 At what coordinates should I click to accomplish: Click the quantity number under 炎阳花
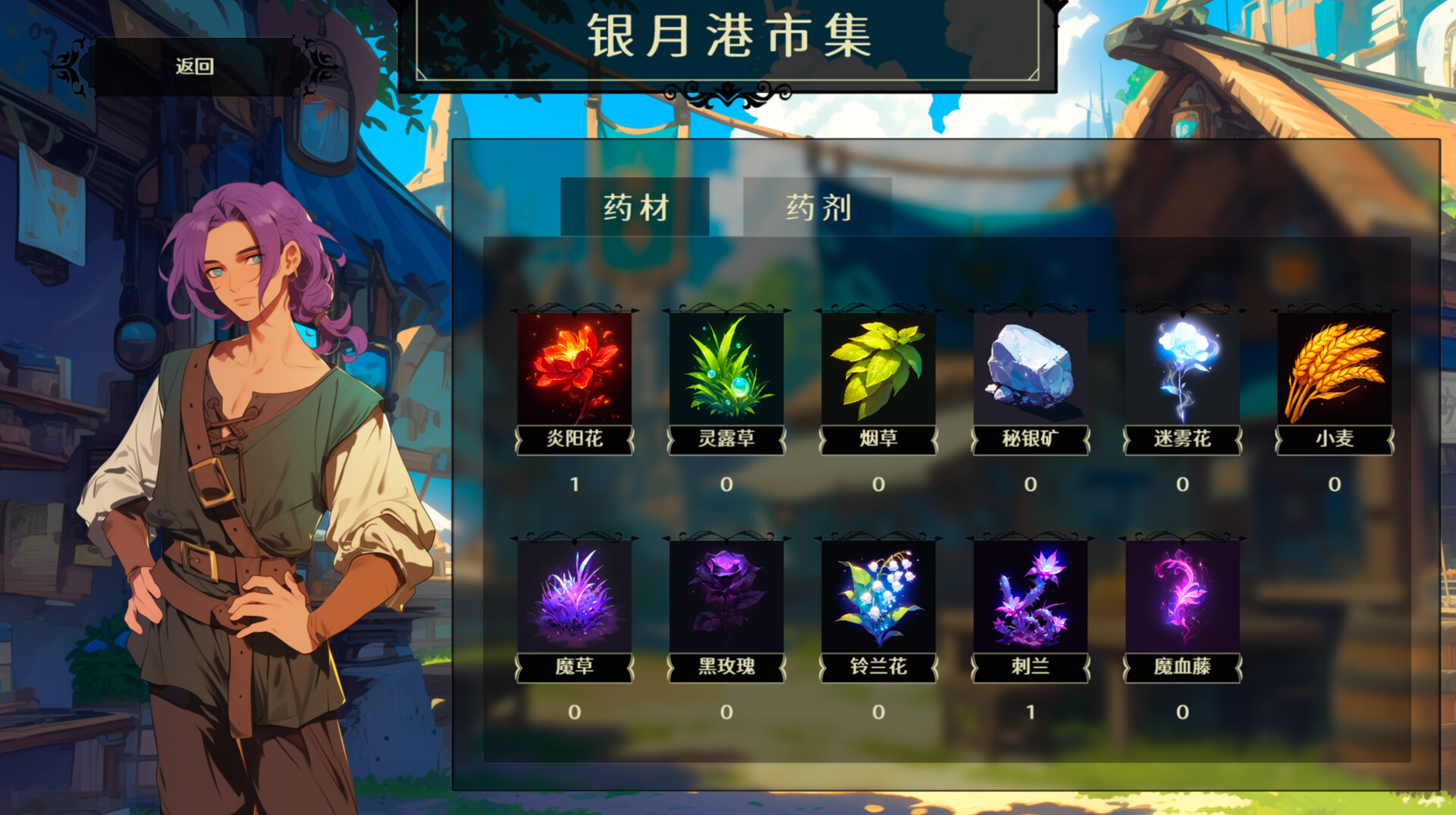click(574, 484)
